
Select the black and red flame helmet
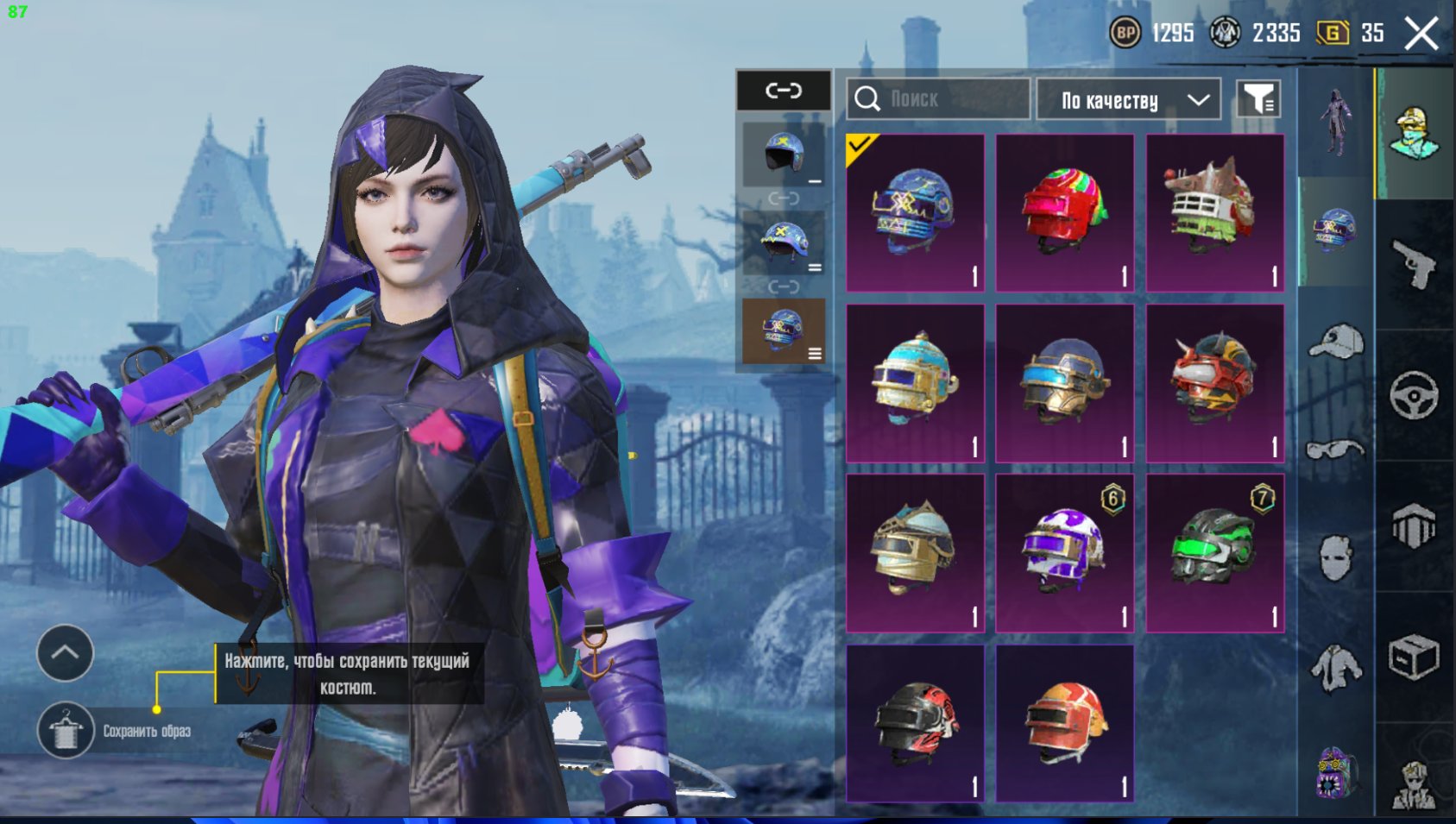click(x=915, y=723)
